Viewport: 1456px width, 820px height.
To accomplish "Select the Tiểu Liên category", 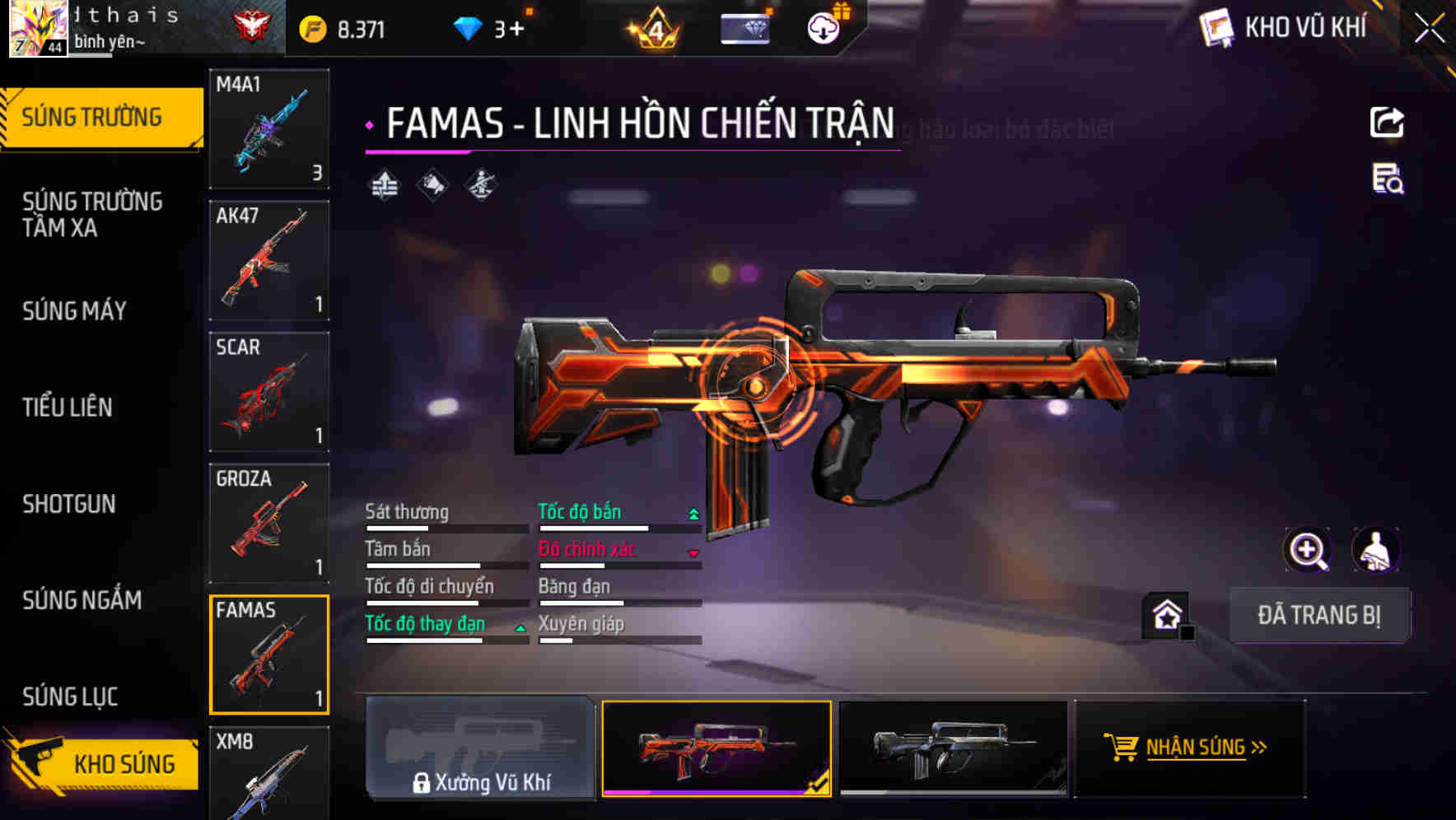I will pos(68,407).
